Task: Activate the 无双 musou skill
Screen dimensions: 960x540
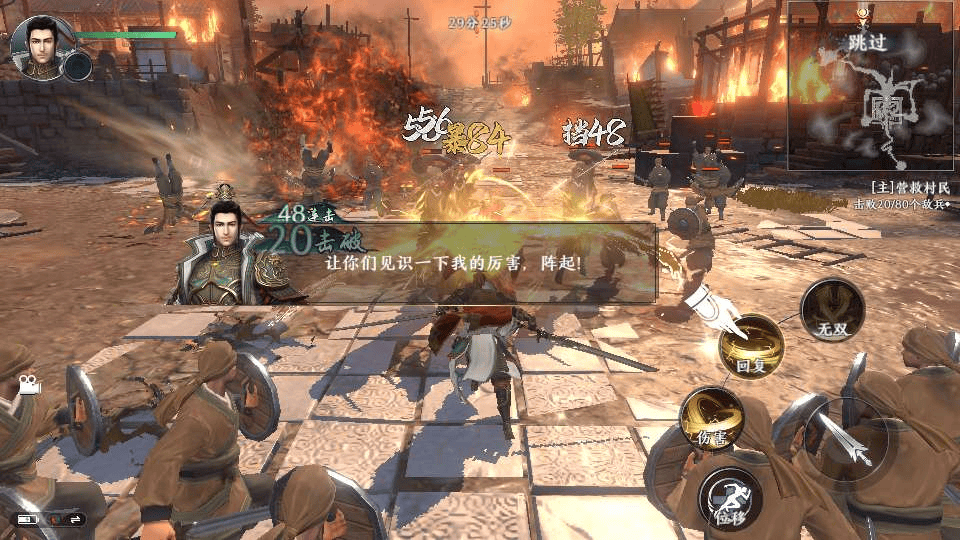Action: (x=833, y=310)
